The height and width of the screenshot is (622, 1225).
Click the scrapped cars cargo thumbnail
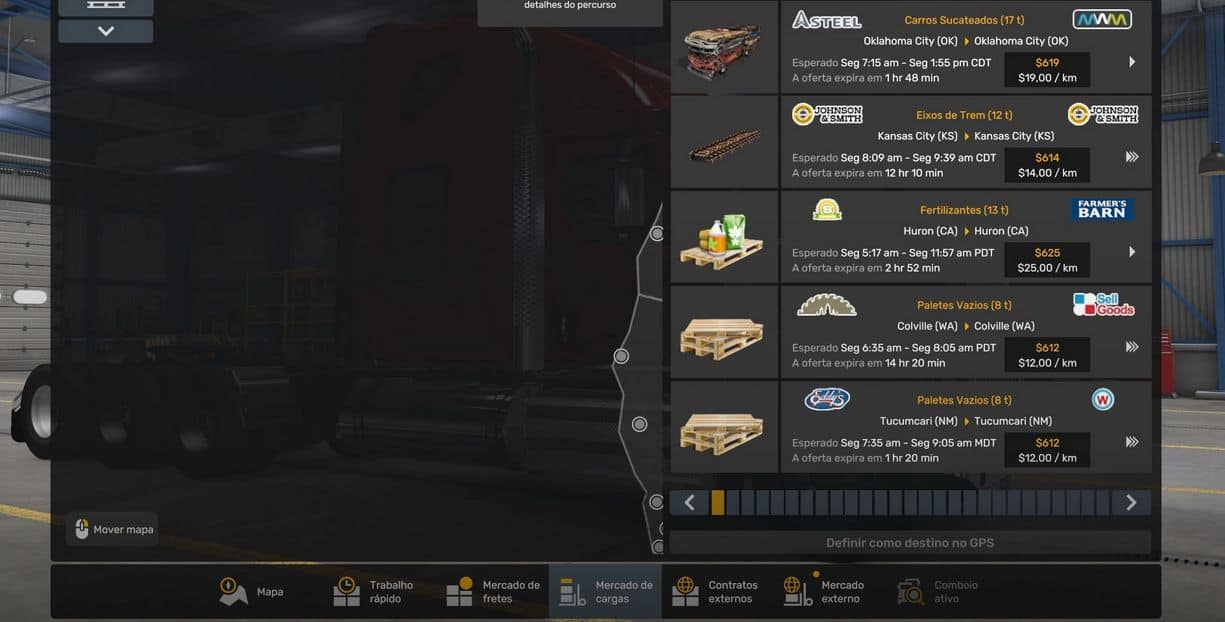click(x=724, y=47)
